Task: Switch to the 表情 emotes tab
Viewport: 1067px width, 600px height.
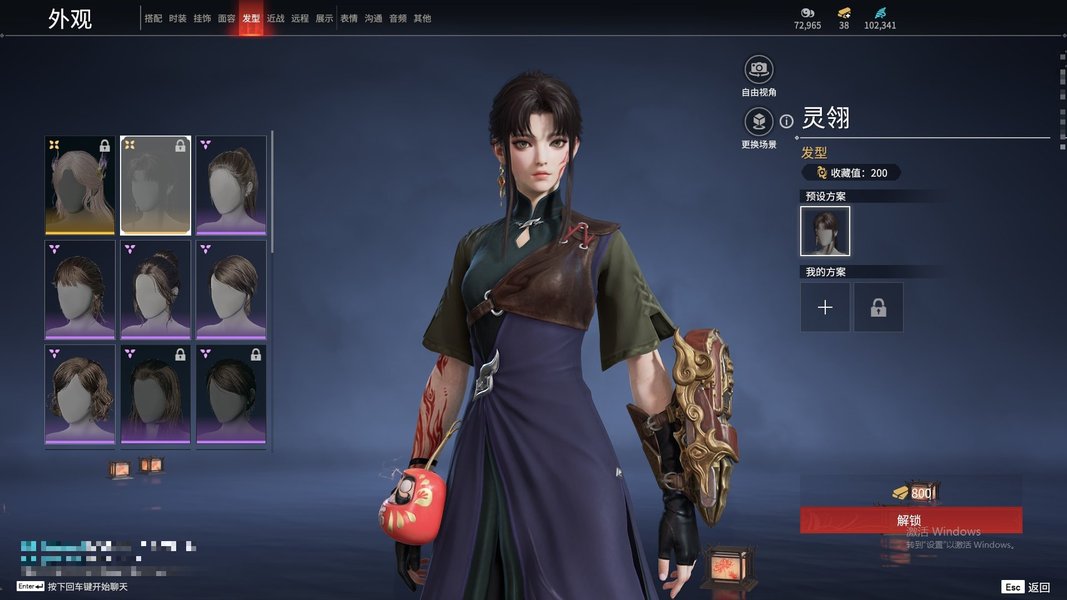Action: coord(349,18)
